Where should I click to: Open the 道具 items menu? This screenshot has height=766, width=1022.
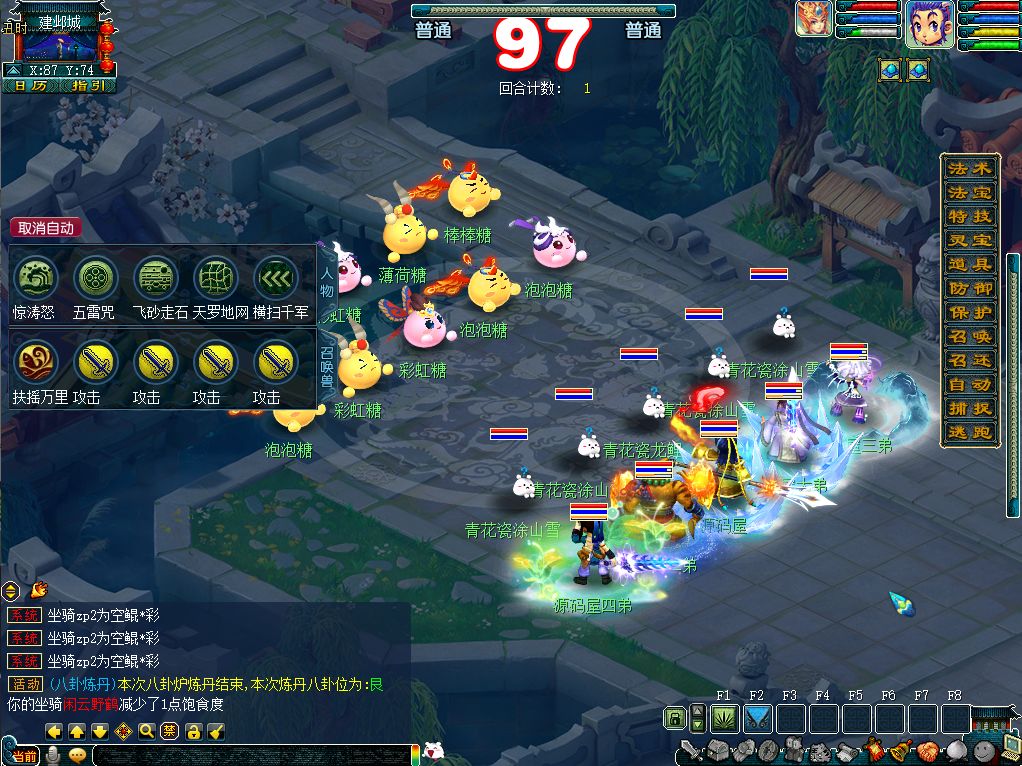pos(969,263)
